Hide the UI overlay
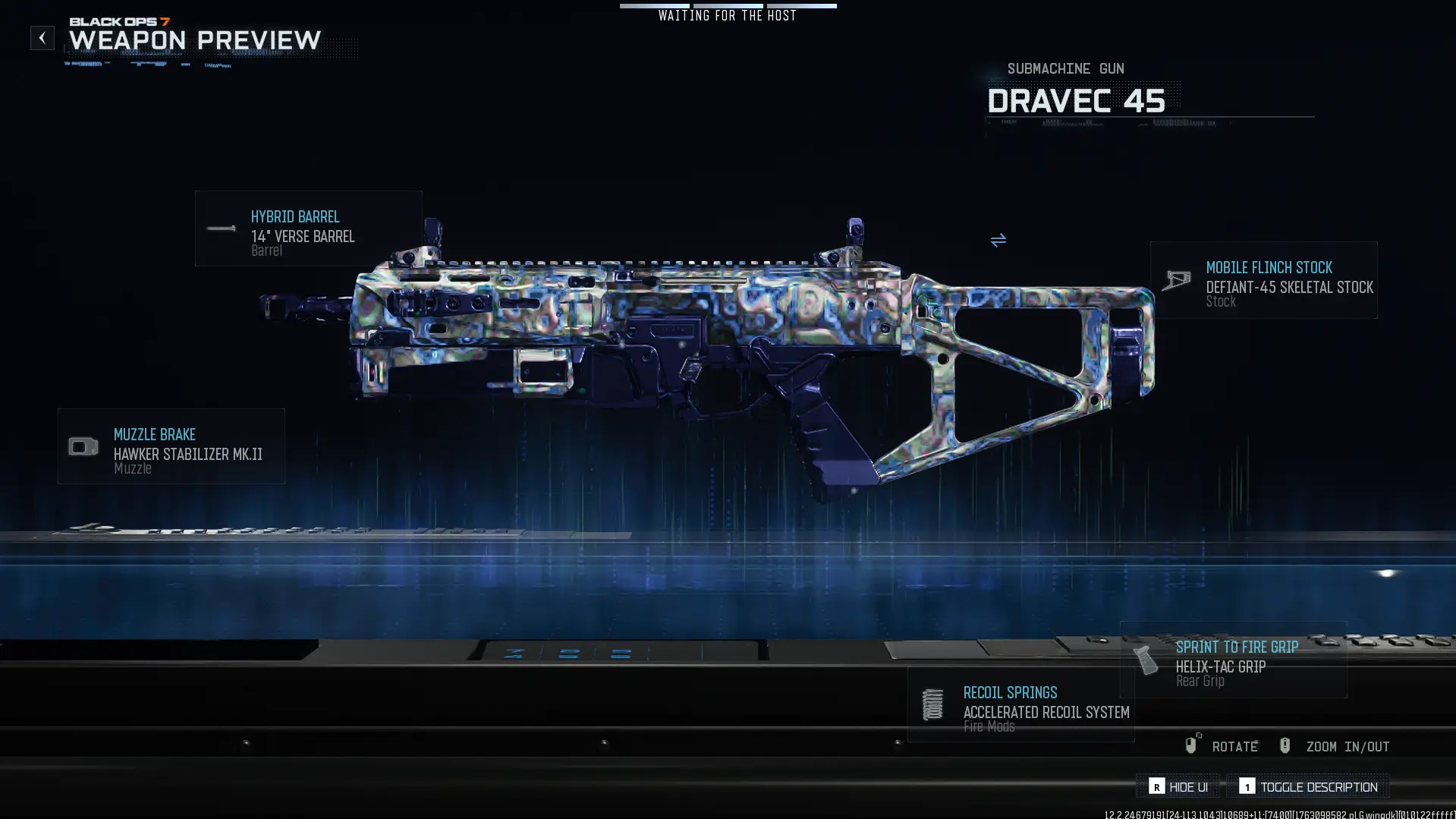The width and height of the screenshot is (1456, 819). point(1178,786)
